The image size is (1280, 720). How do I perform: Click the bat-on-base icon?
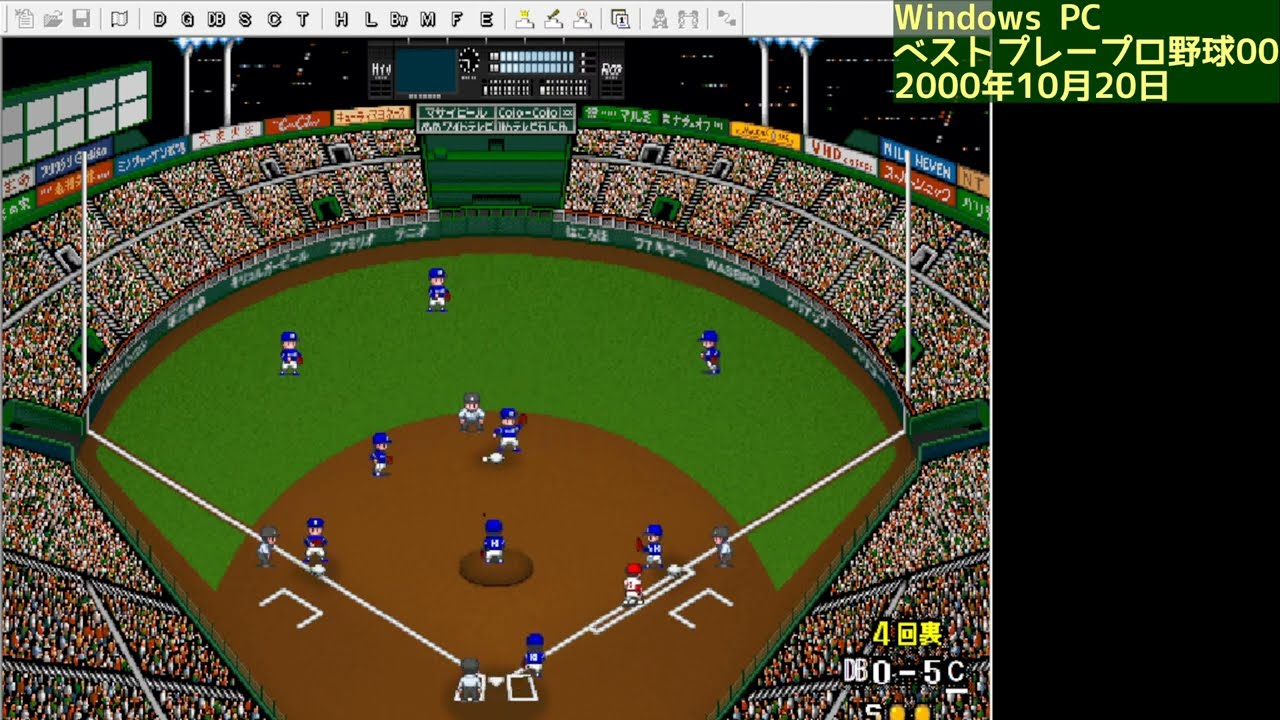pyautogui.click(x=555, y=16)
